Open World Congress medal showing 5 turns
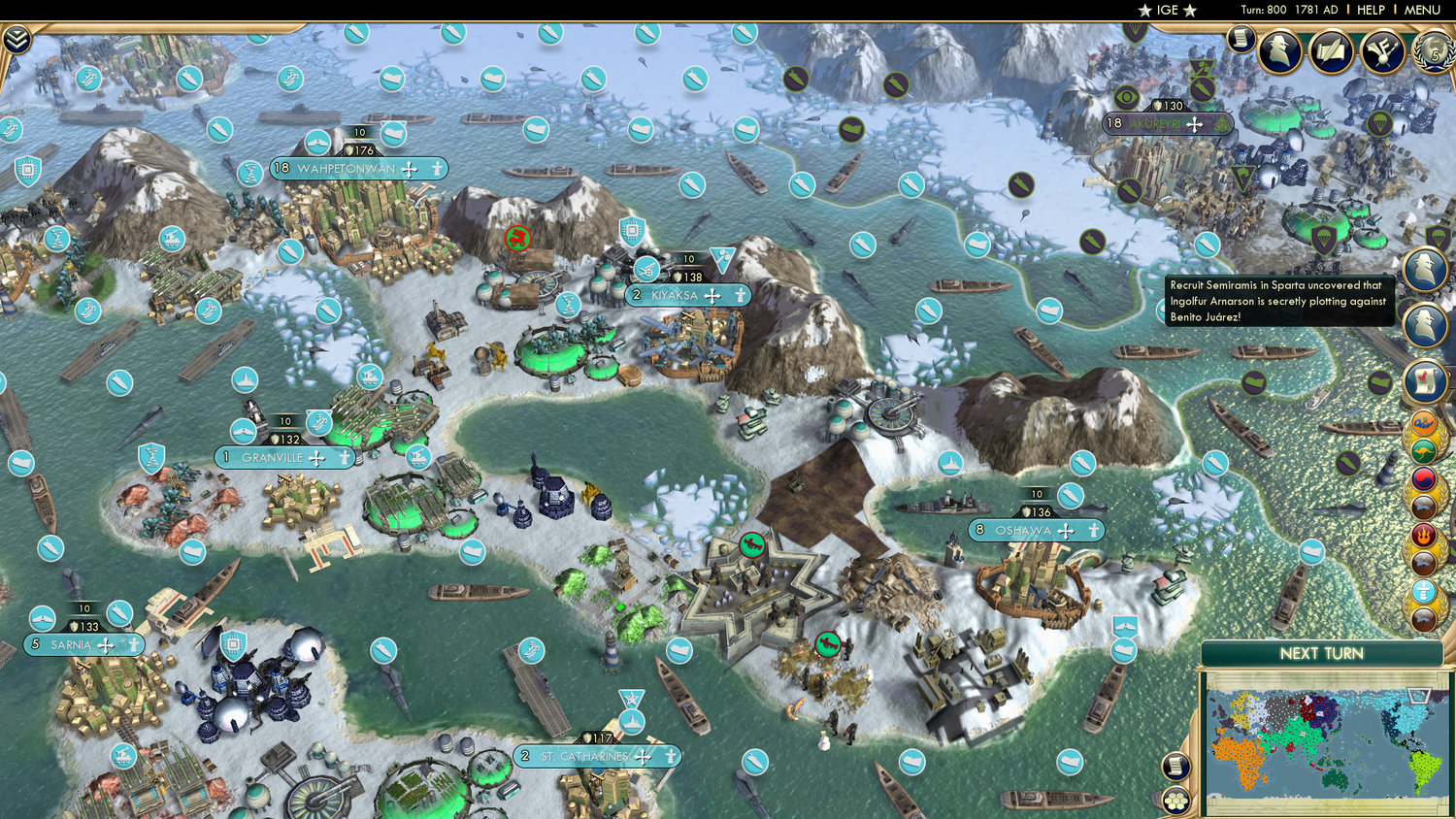Image resolution: width=1456 pixels, height=819 pixels. [x=1434, y=54]
